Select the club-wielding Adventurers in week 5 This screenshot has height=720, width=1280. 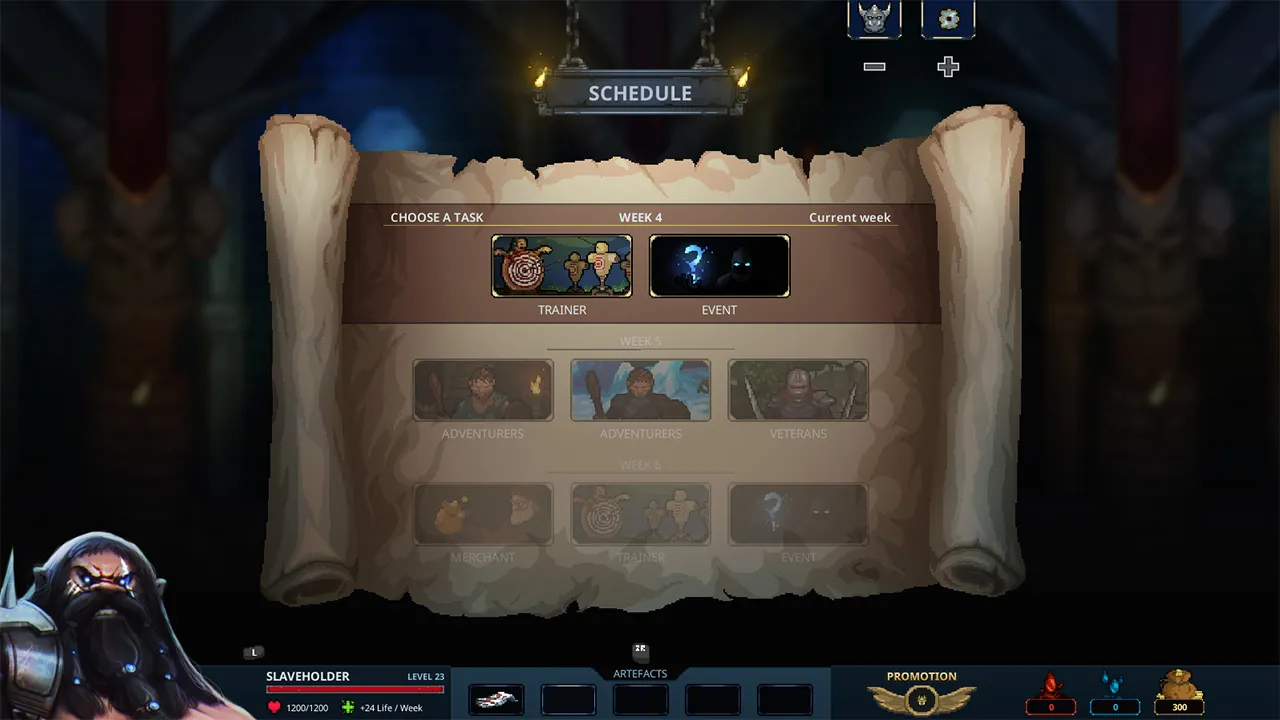click(640, 390)
